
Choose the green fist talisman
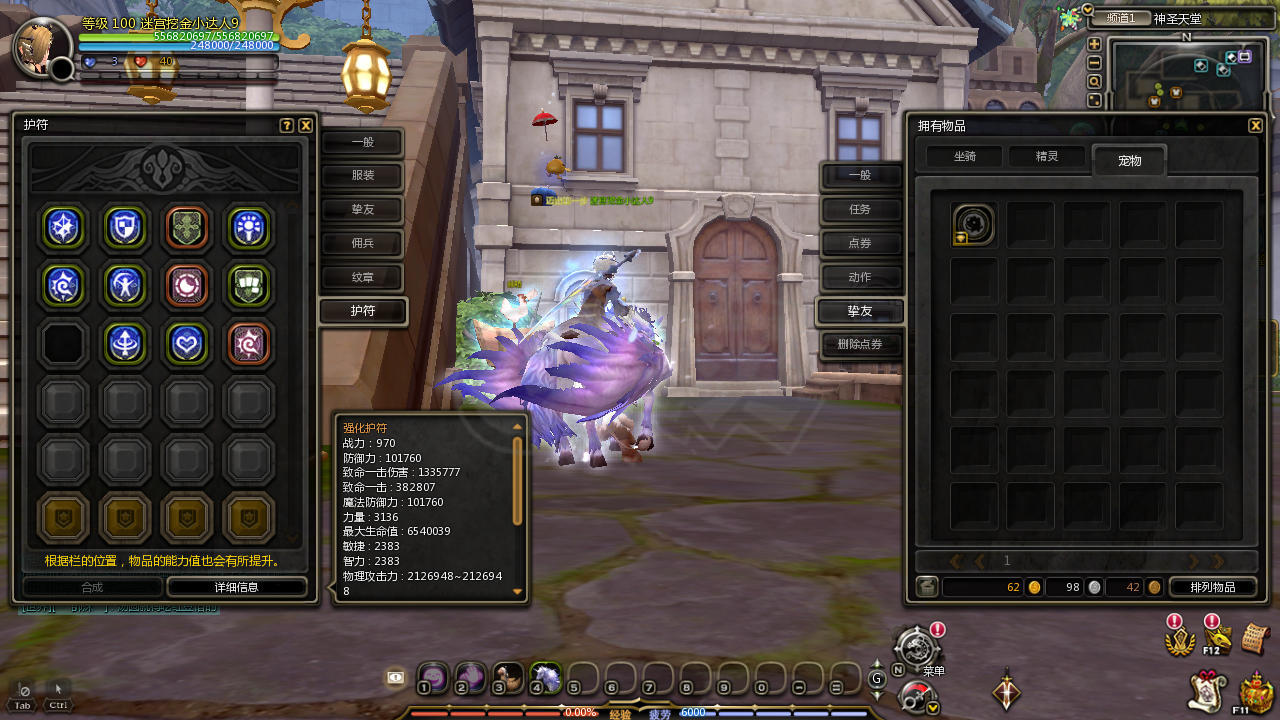(247, 285)
